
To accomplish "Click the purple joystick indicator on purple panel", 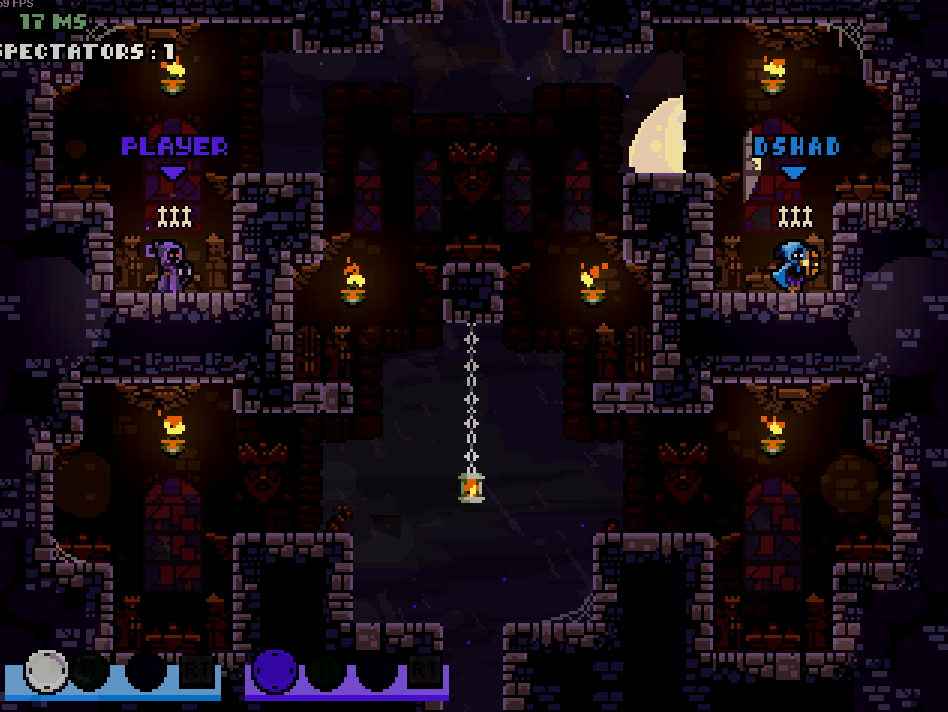I will coord(275,670).
